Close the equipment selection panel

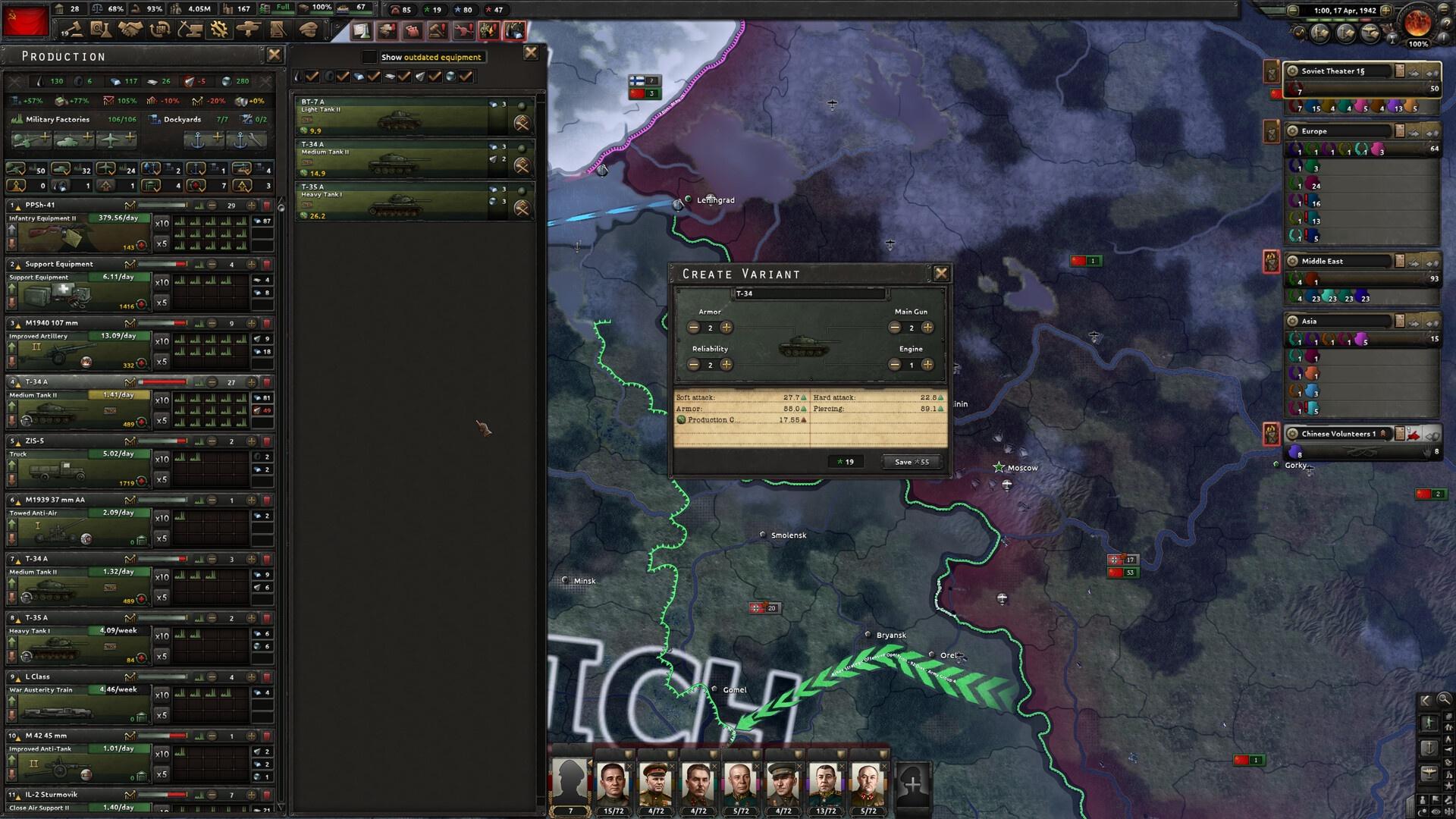click(x=531, y=52)
